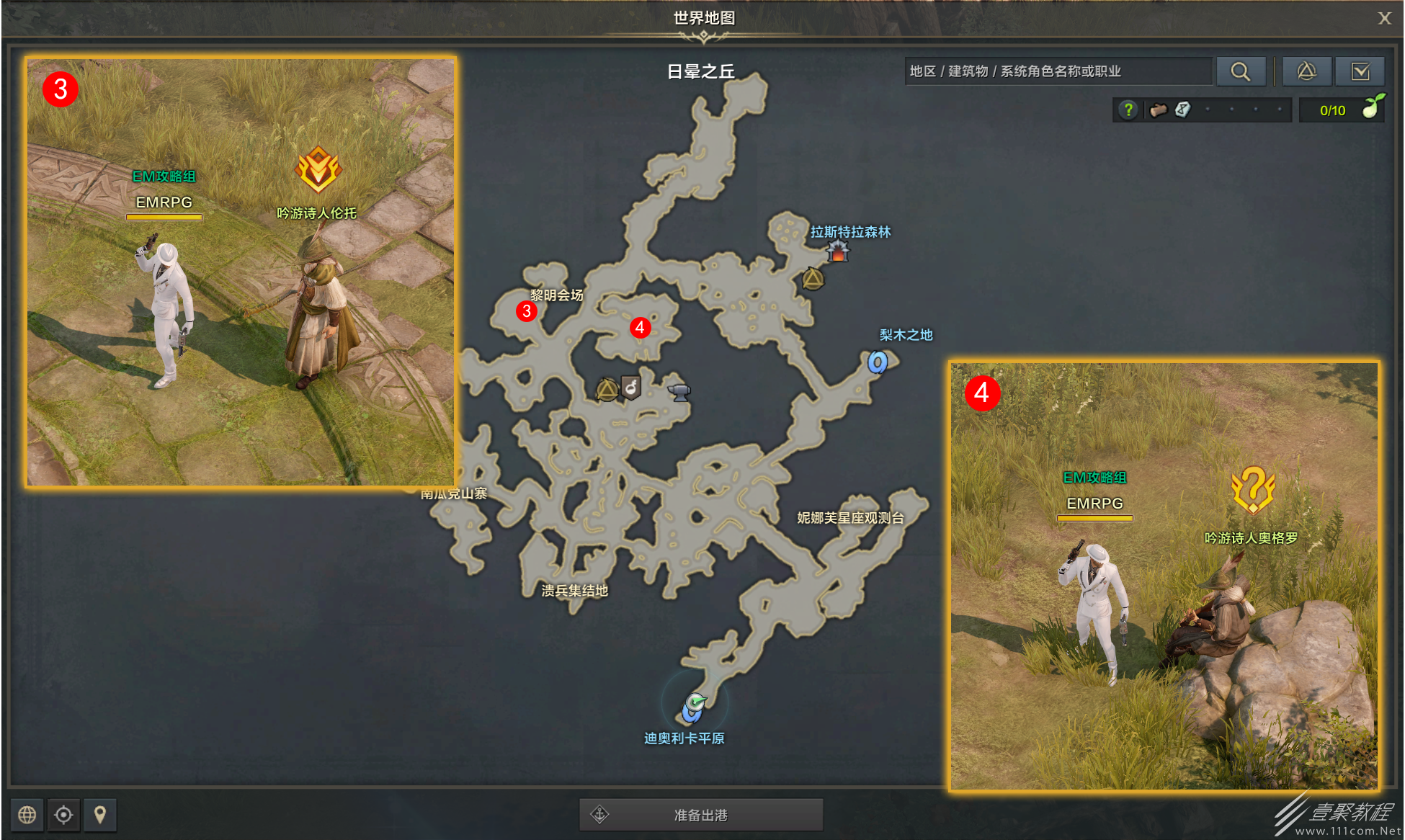Toggle the triport triangle filter button
This screenshot has width=1405, height=840.
coord(1306,71)
